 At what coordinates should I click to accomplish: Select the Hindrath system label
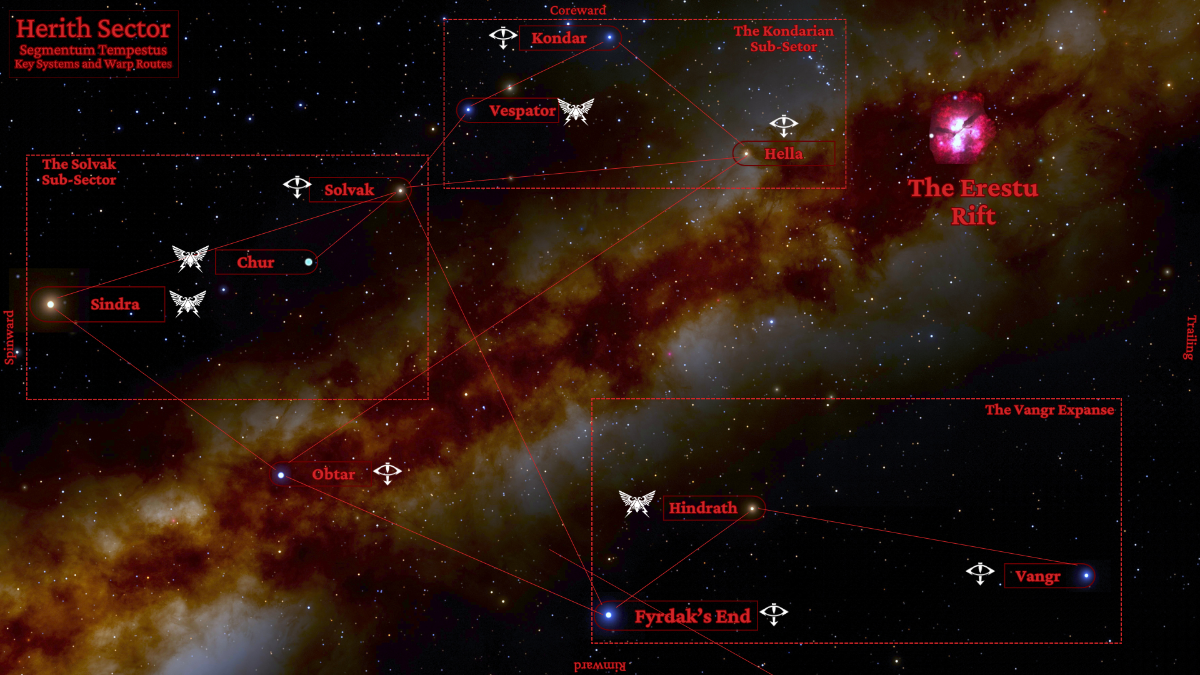pyautogui.click(x=703, y=508)
